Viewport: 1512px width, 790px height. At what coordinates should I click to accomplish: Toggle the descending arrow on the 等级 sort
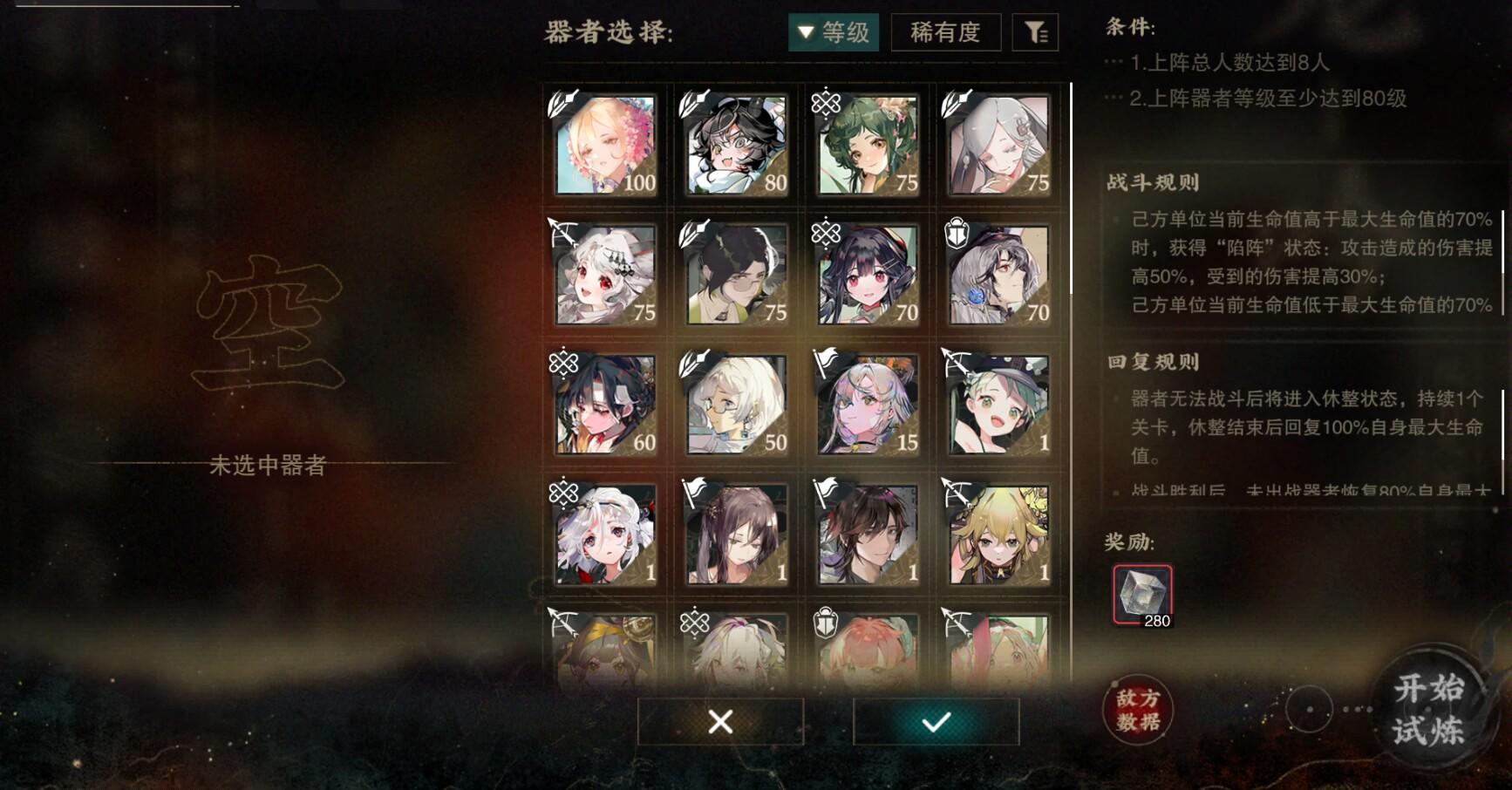(805, 33)
